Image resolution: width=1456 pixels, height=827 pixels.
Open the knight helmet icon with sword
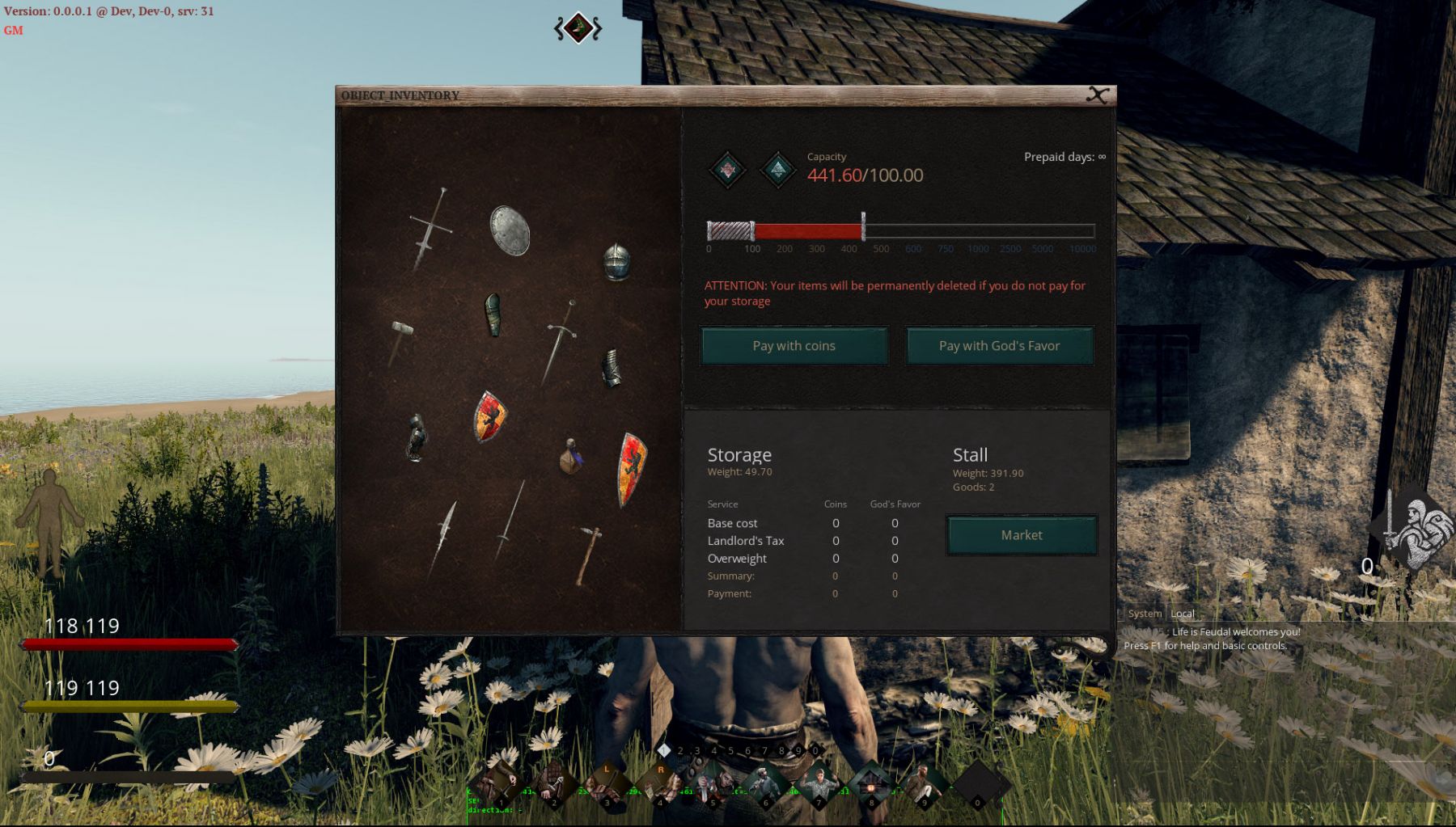[x=1412, y=527]
